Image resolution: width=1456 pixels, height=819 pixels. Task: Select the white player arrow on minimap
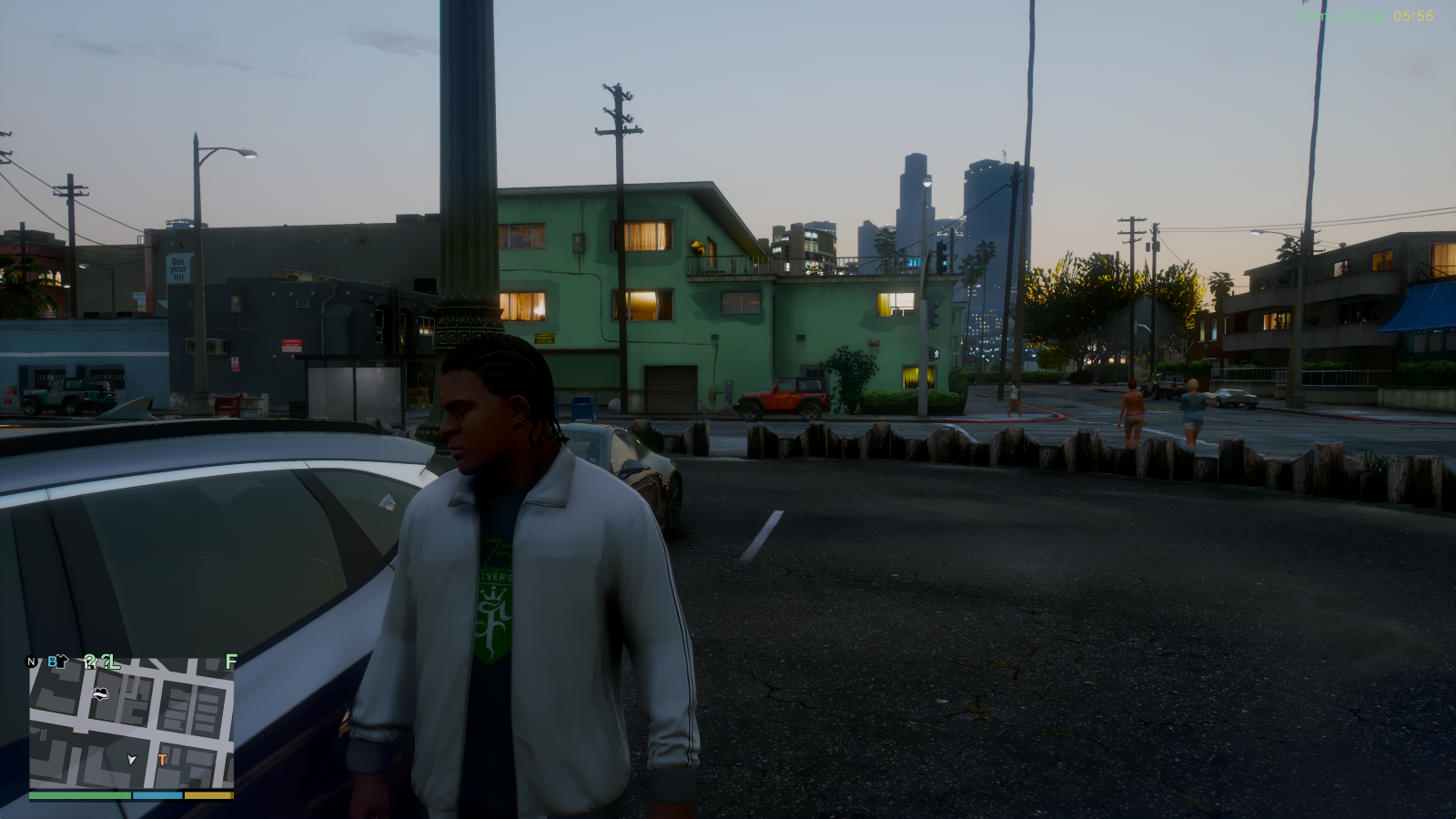coord(132,759)
